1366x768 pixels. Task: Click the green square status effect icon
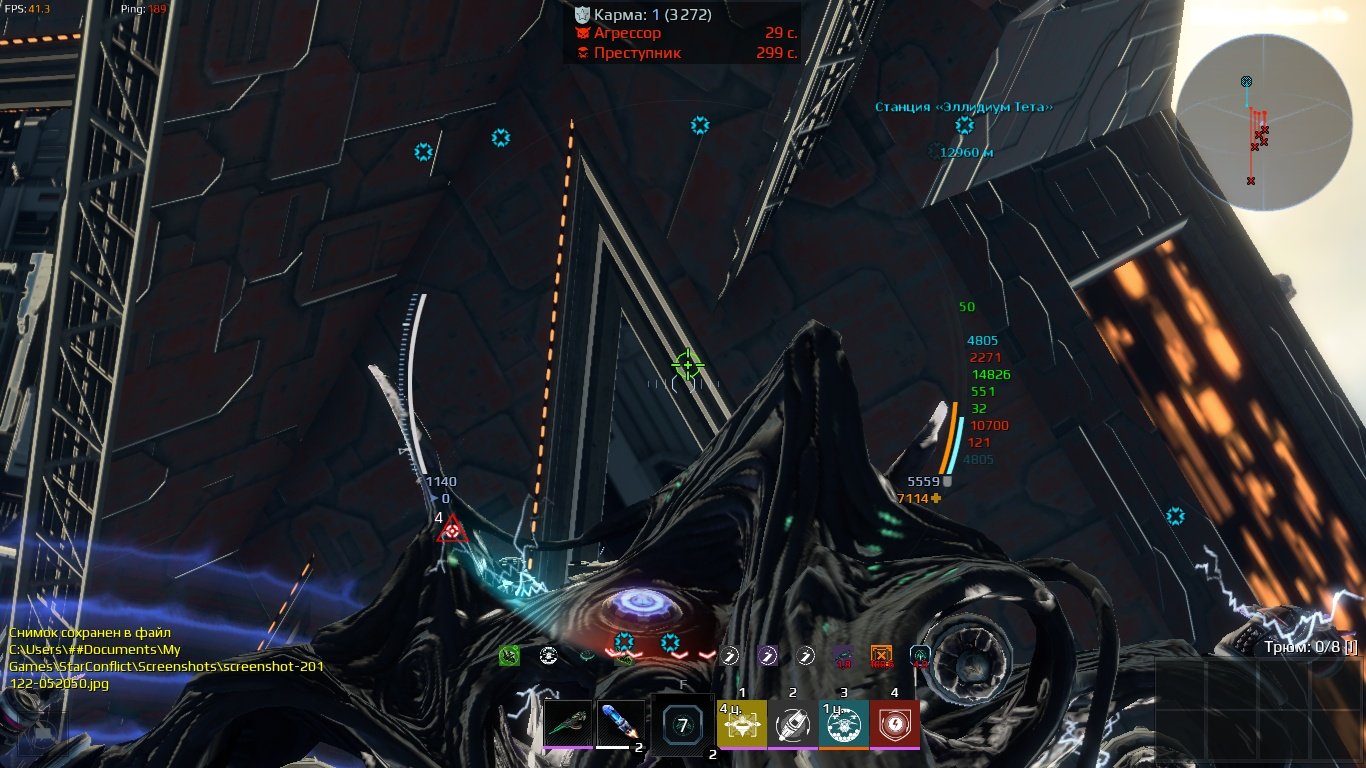510,656
